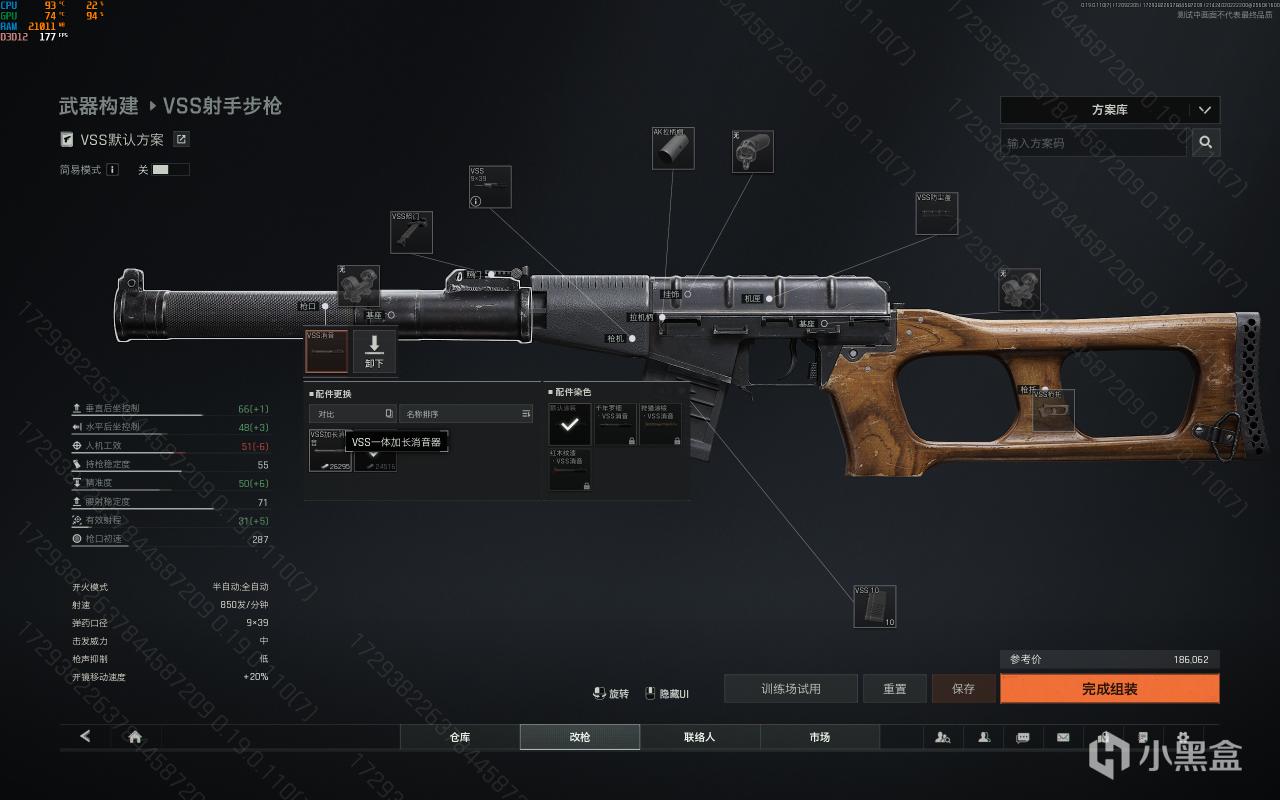Choose the 默认涂装 checkmark skin
Image resolution: width=1280 pixels, height=800 pixels.
pos(569,424)
